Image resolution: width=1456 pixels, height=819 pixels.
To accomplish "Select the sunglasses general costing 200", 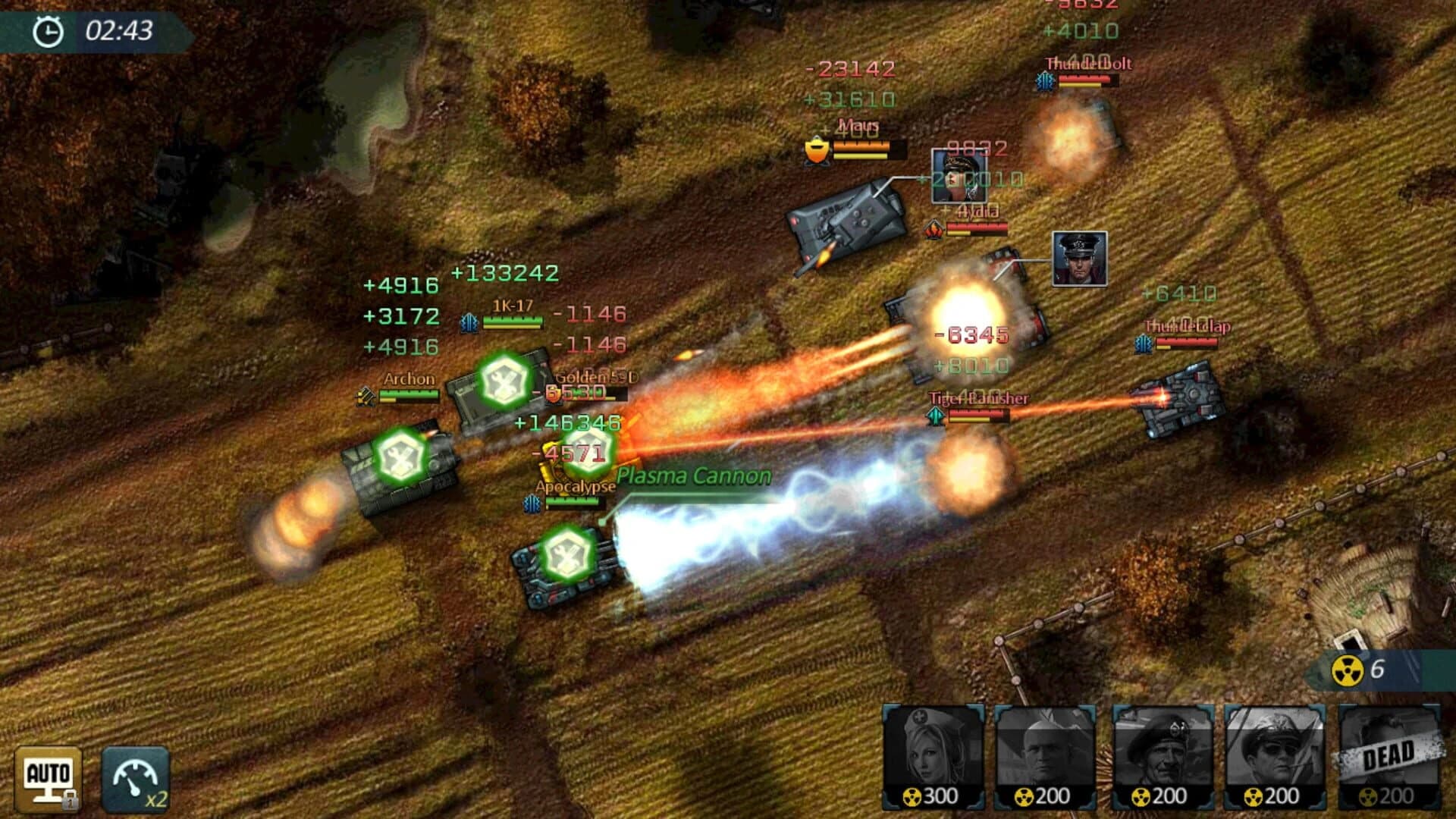I will click(x=1274, y=755).
